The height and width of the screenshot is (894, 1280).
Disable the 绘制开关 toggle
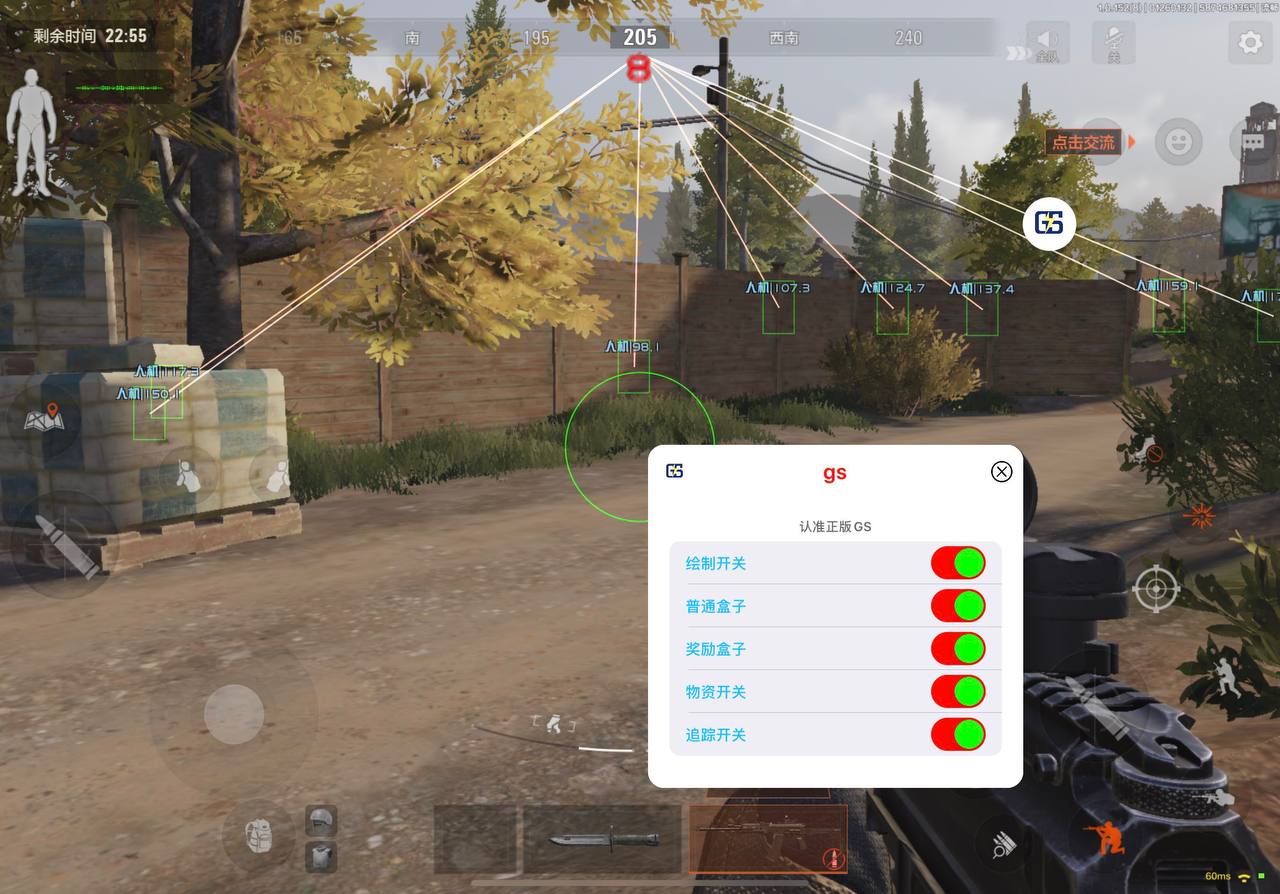(x=957, y=563)
